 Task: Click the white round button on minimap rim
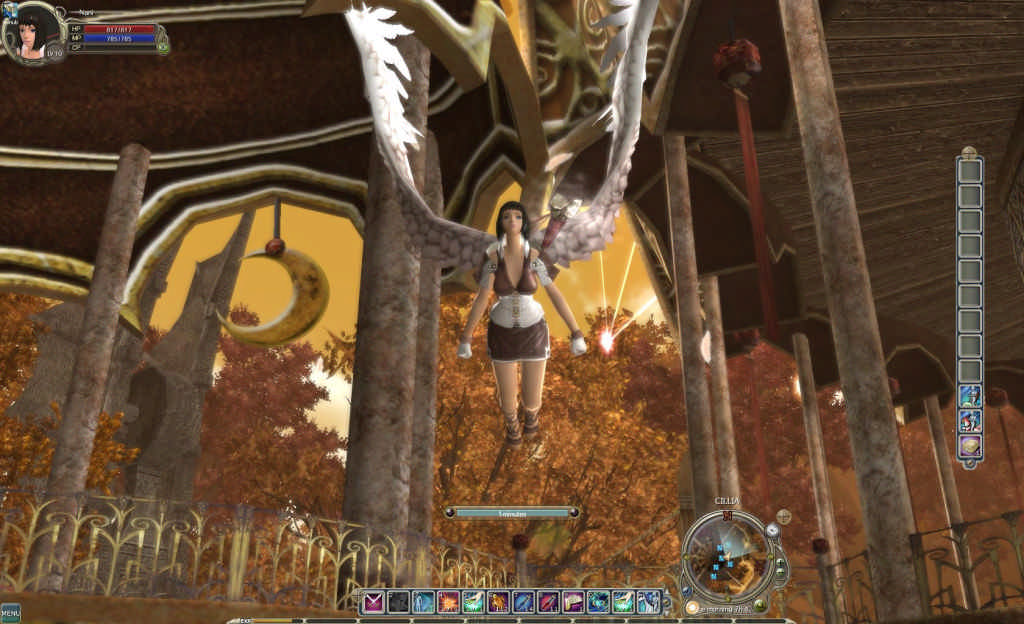point(772,530)
